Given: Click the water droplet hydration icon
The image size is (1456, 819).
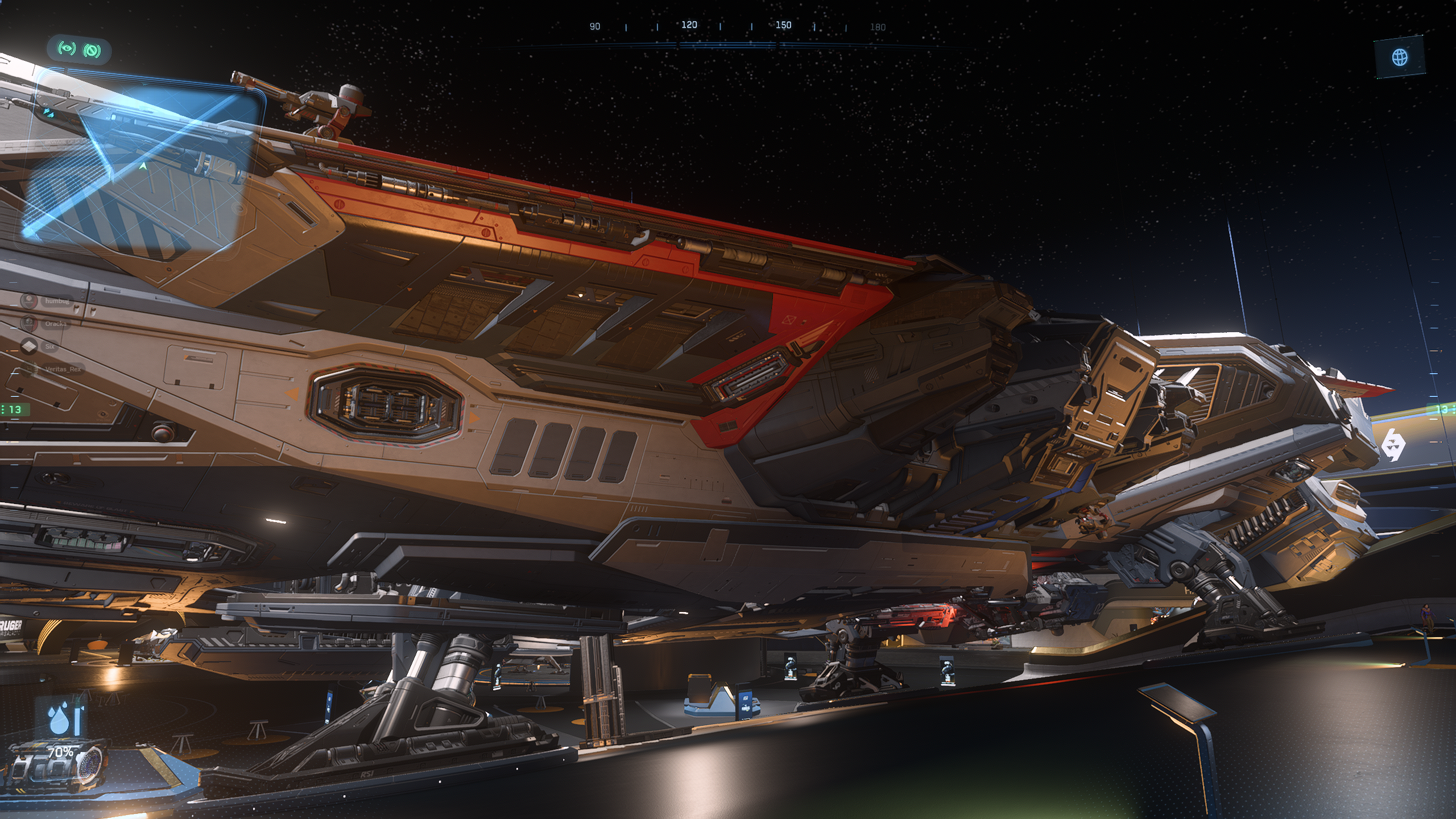Looking at the screenshot, I should coord(59,719).
